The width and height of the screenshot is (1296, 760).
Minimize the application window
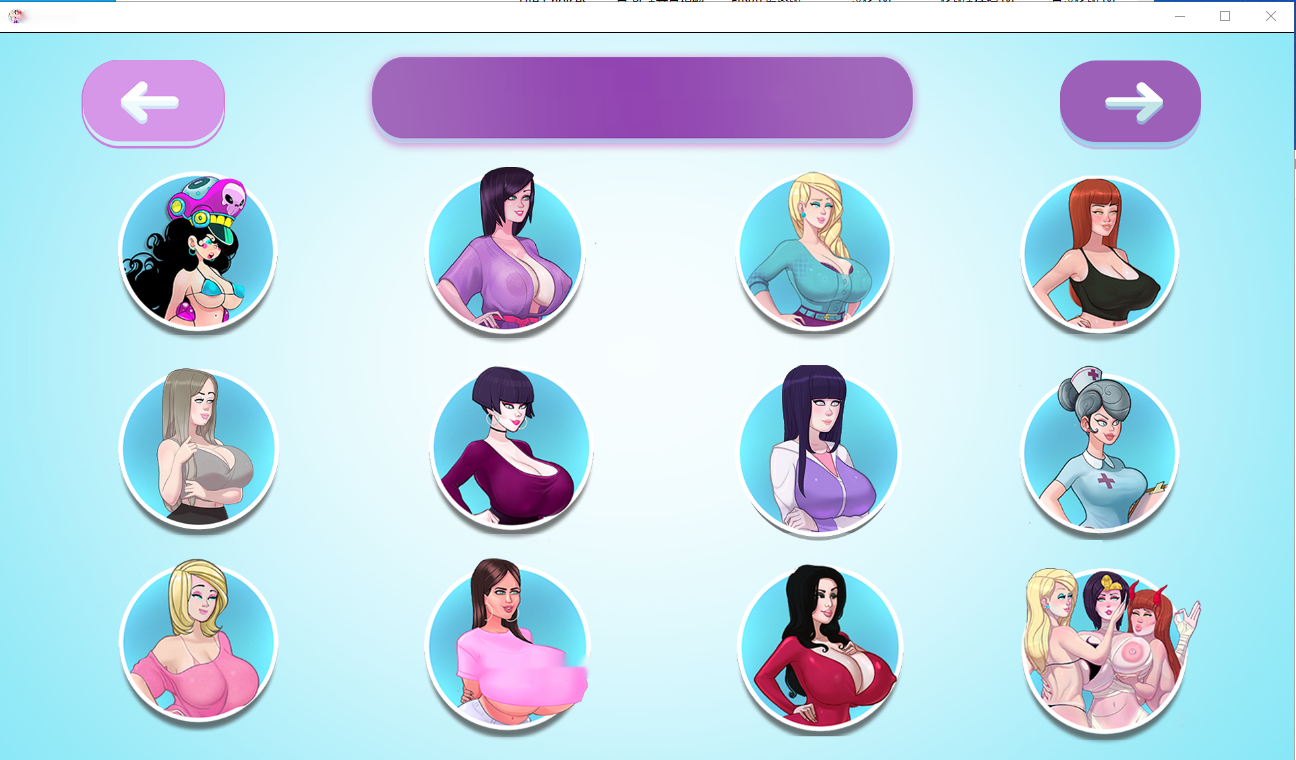point(1178,16)
